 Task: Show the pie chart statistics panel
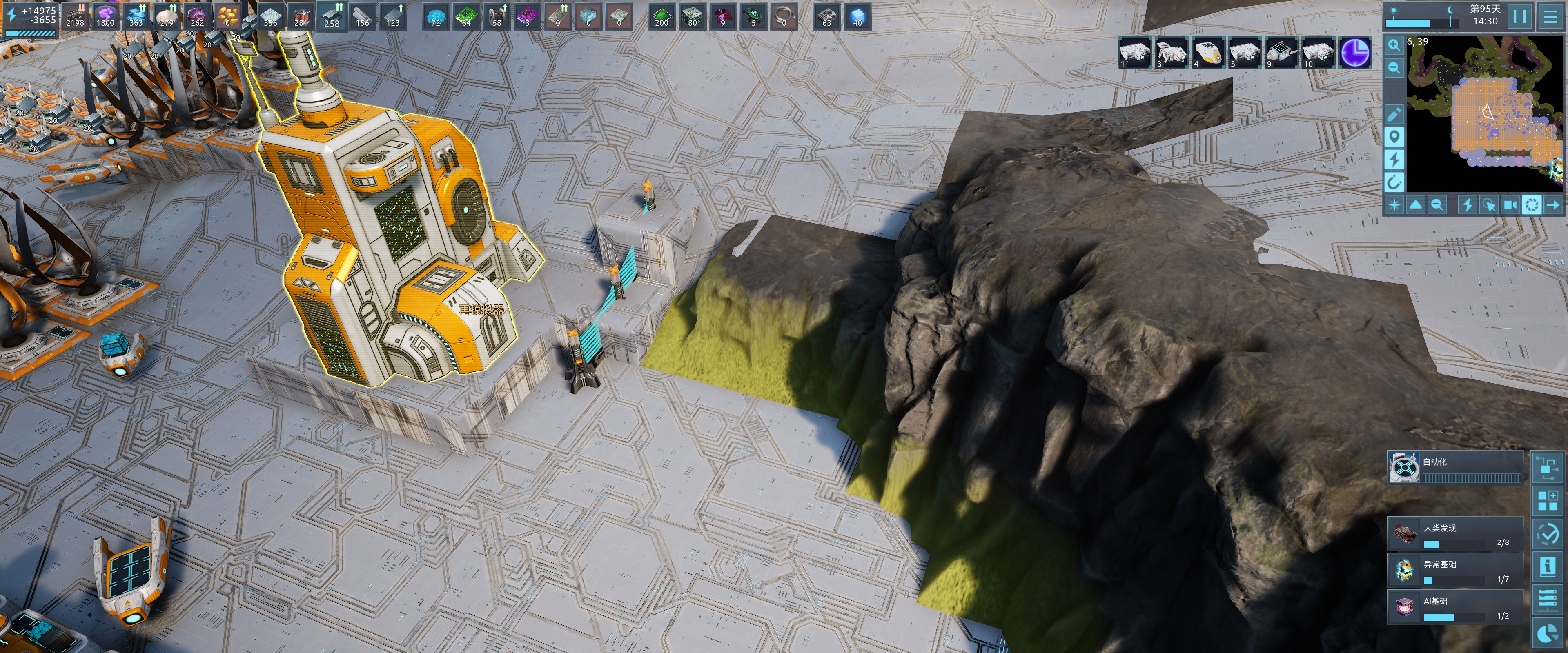tap(1547, 633)
